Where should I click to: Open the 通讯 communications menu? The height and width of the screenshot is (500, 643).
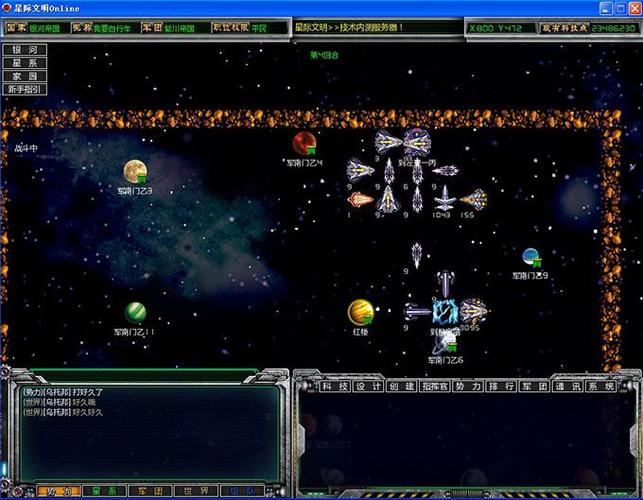(567, 385)
